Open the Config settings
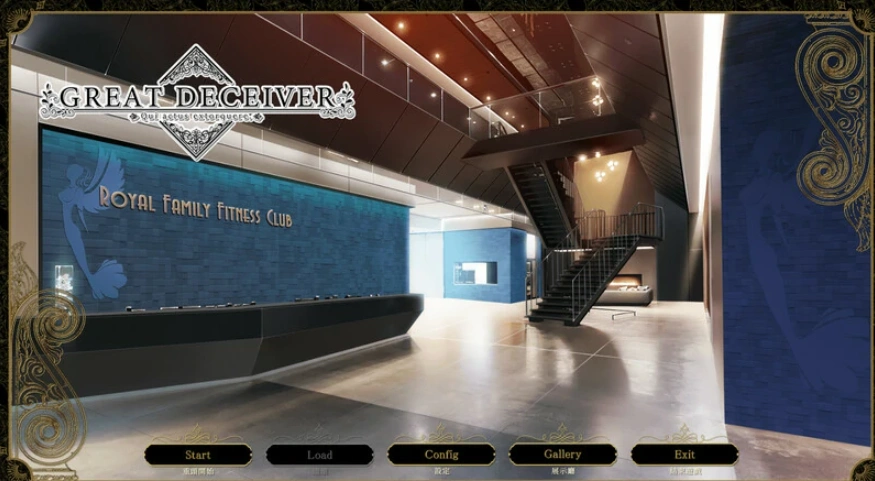This screenshot has height=481, width=875. click(x=441, y=455)
